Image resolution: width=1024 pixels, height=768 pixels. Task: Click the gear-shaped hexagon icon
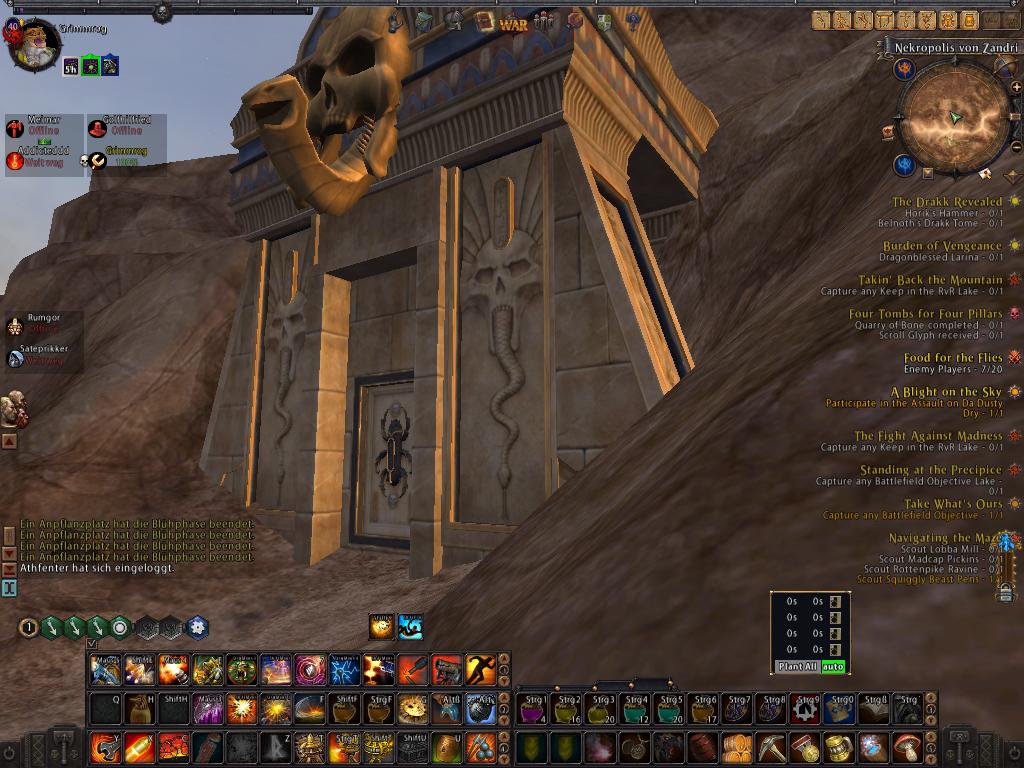197,628
